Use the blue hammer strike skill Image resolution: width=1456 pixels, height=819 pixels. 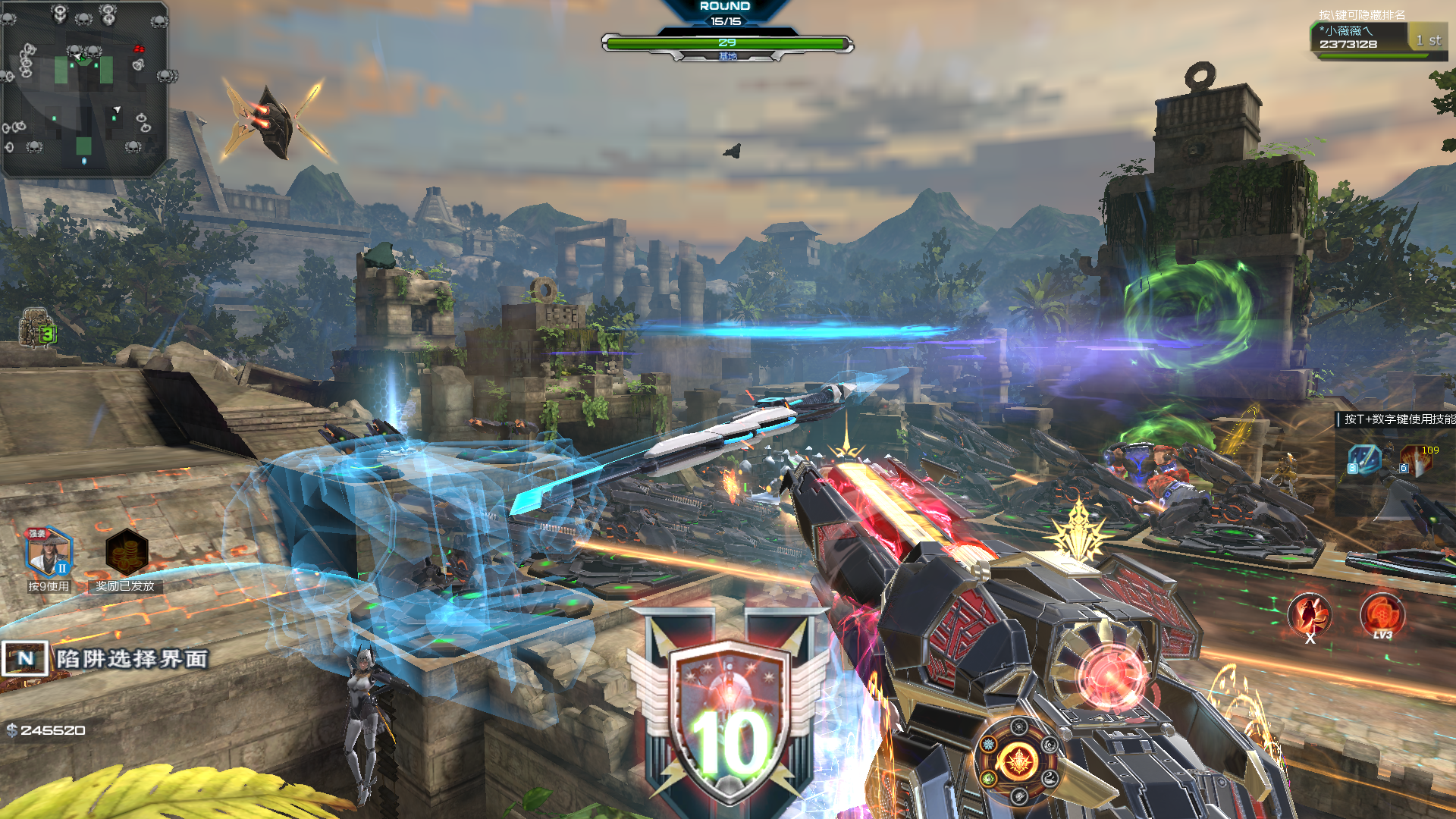tap(1364, 460)
